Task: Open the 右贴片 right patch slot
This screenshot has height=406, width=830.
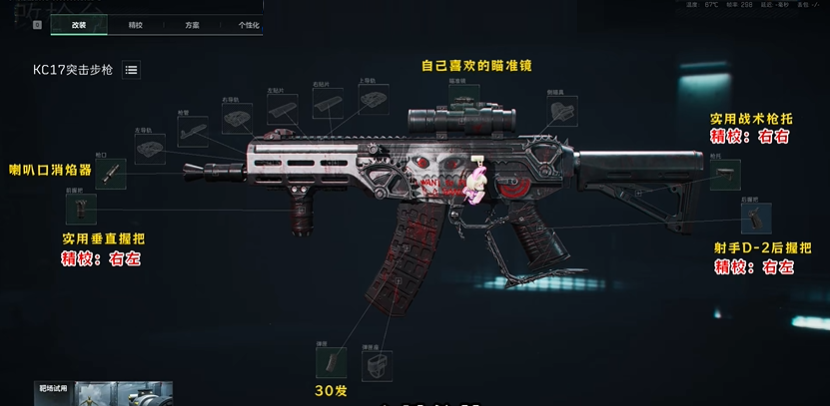Action: (x=327, y=103)
